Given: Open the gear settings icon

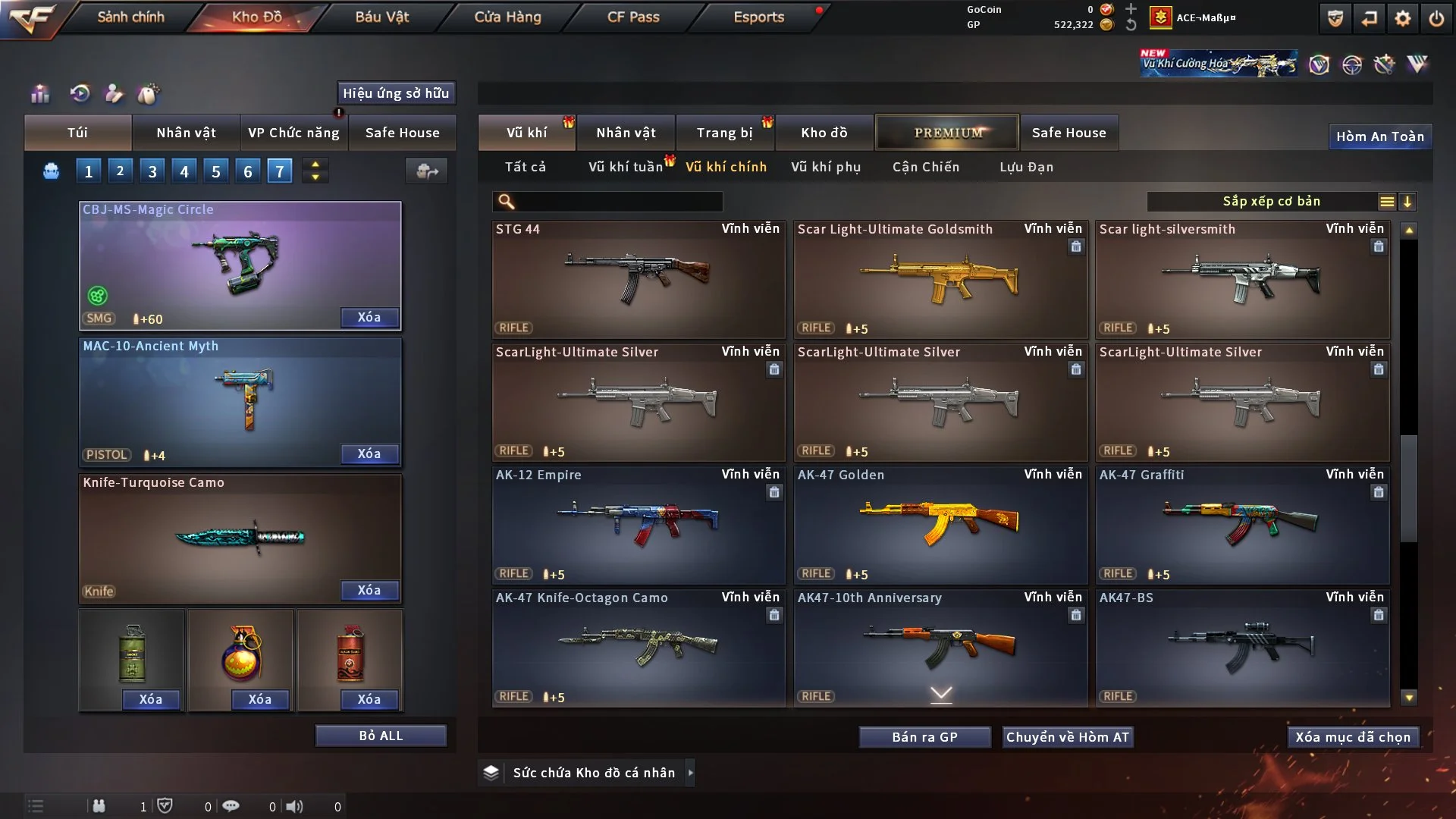Looking at the screenshot, I should click(1402, 18).
